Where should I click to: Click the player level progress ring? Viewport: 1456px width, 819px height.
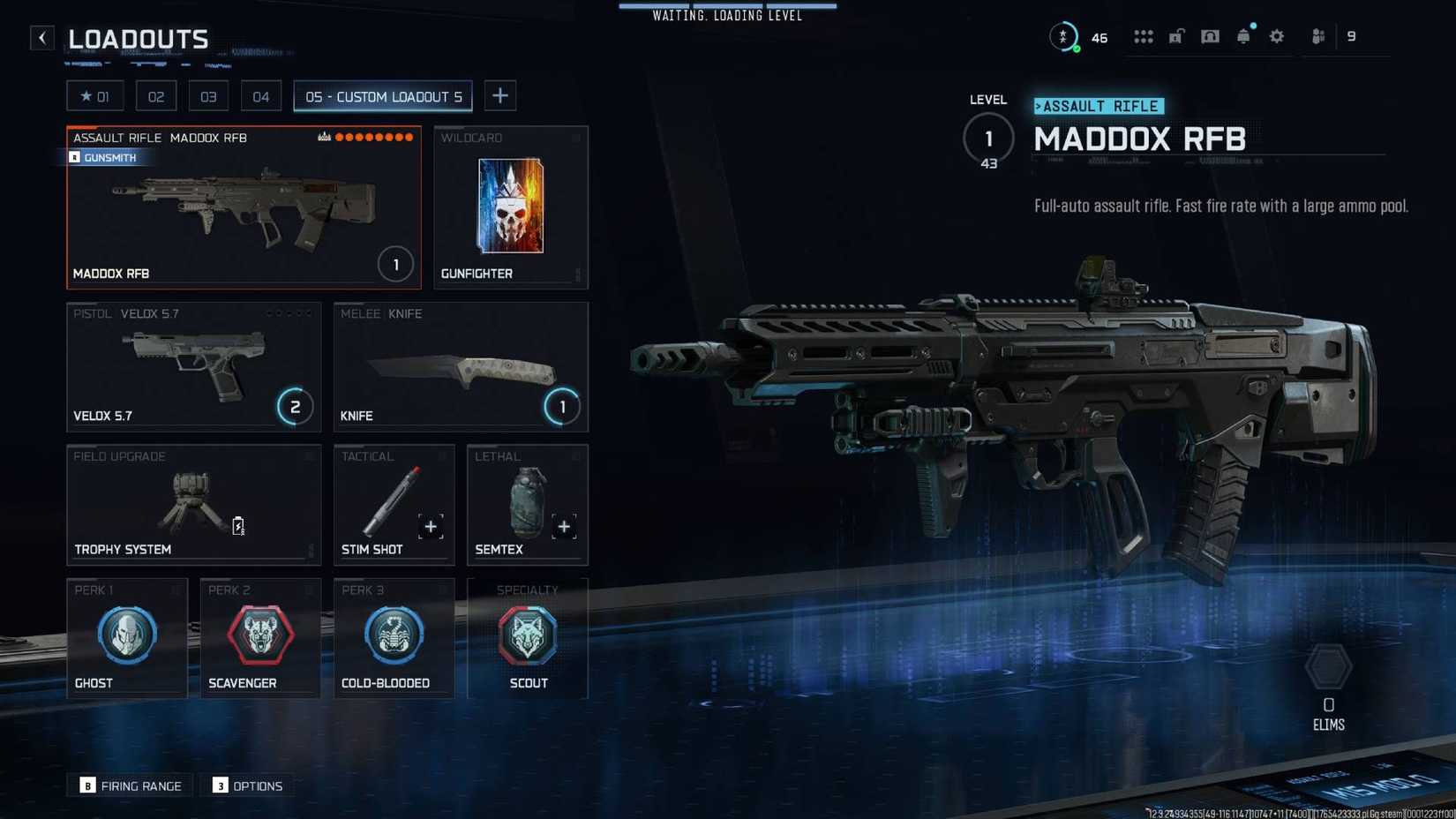(x=1063, y=37)
